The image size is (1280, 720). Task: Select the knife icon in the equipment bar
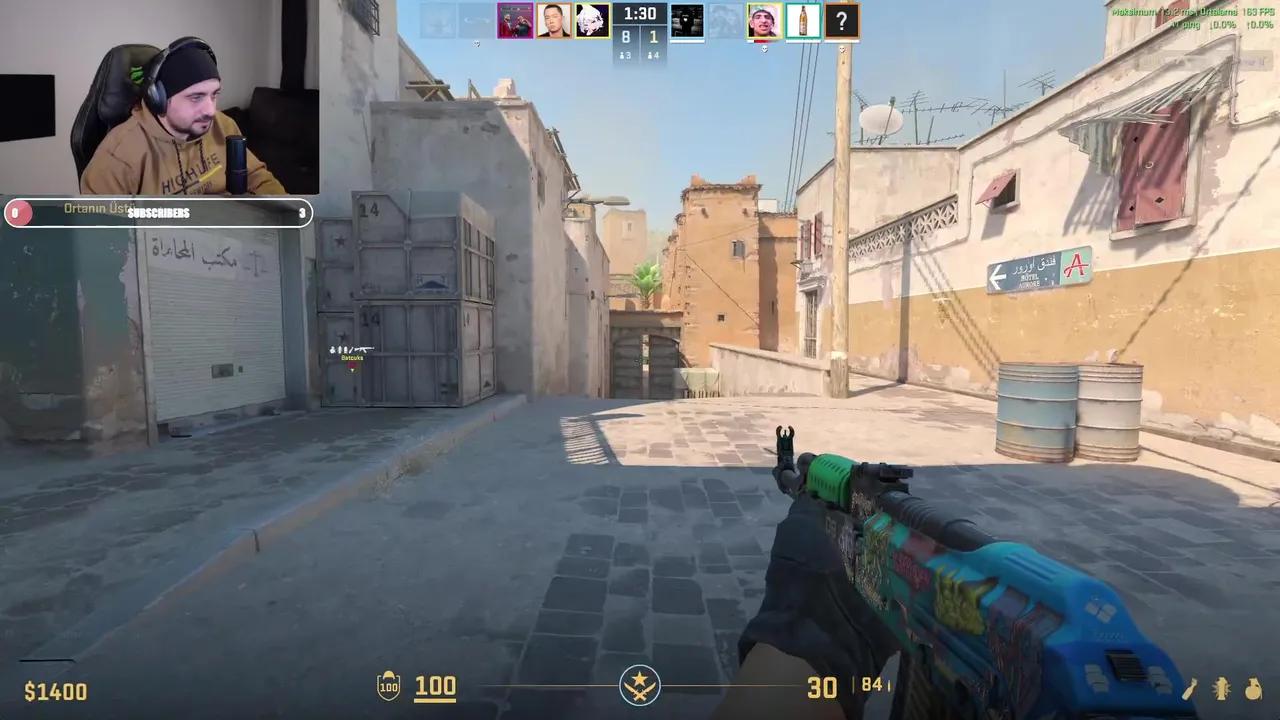[1189, 690]
